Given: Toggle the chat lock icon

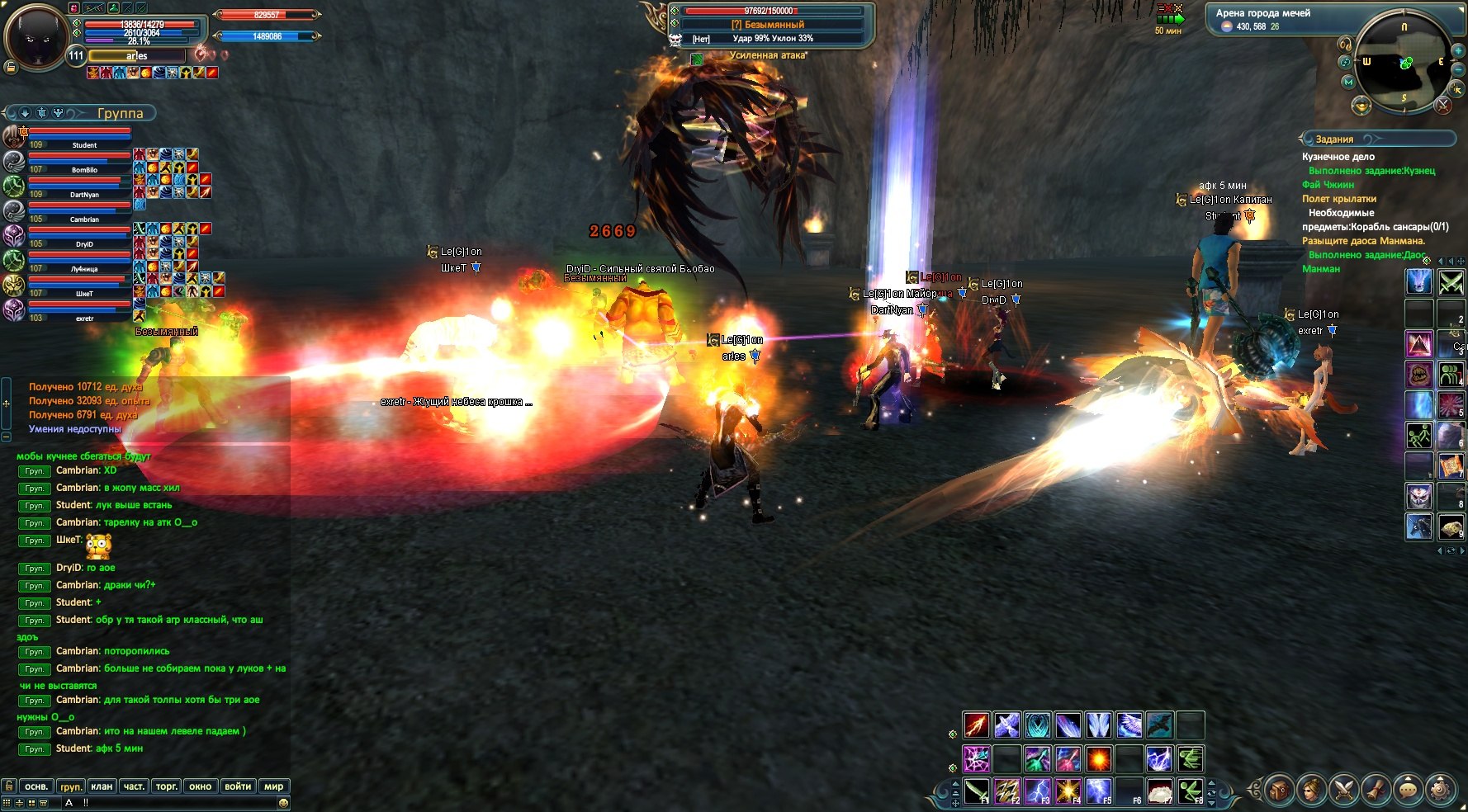Looking at the screenshot, I should [9, 786].
